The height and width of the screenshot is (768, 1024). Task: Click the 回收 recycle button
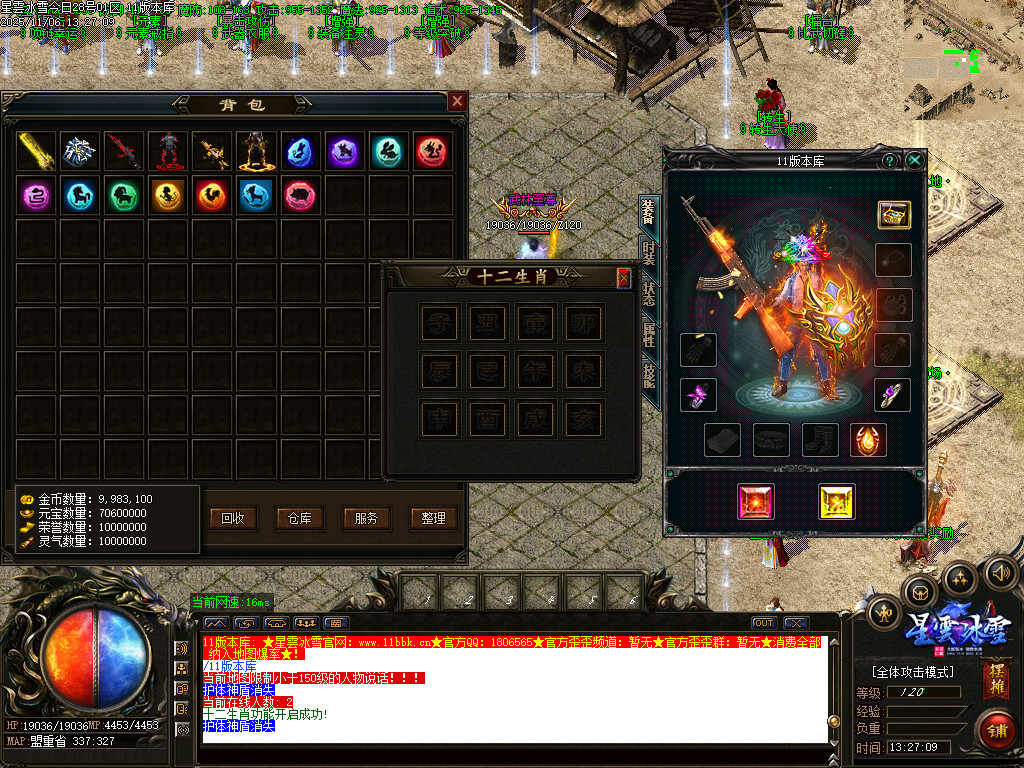(233, 518)
